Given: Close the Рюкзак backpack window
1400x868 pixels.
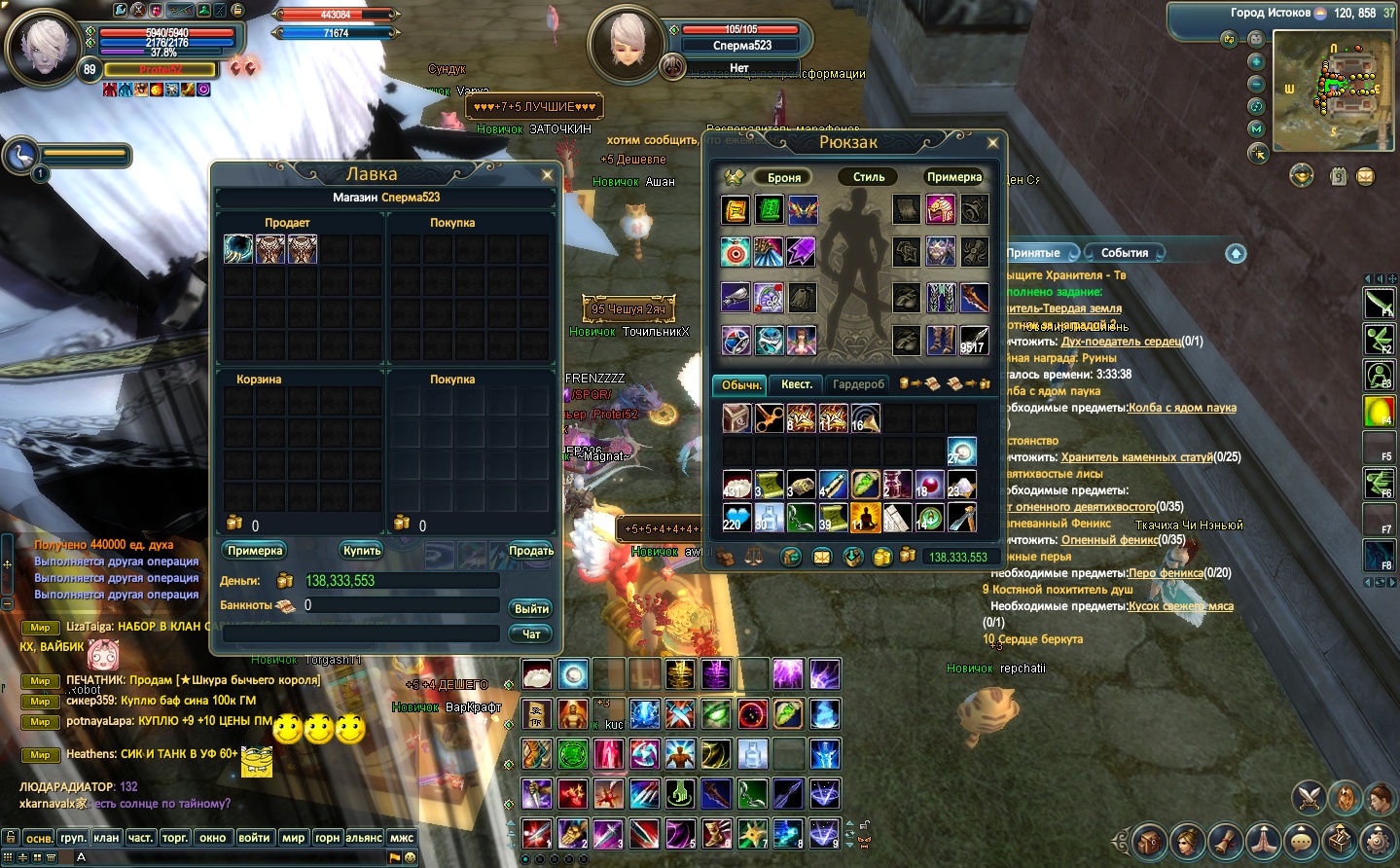Looking at the screenshot, I should pos(992,143).
